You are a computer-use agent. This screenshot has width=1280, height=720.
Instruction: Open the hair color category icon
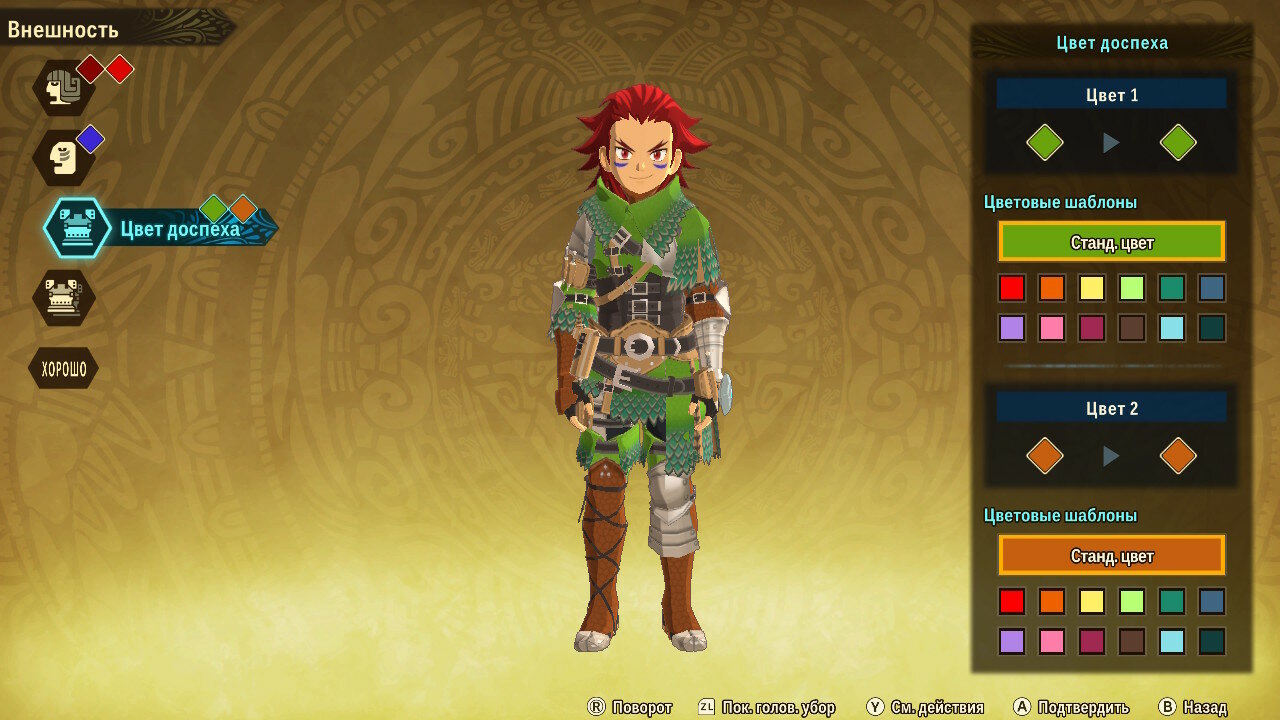[64, 88]
